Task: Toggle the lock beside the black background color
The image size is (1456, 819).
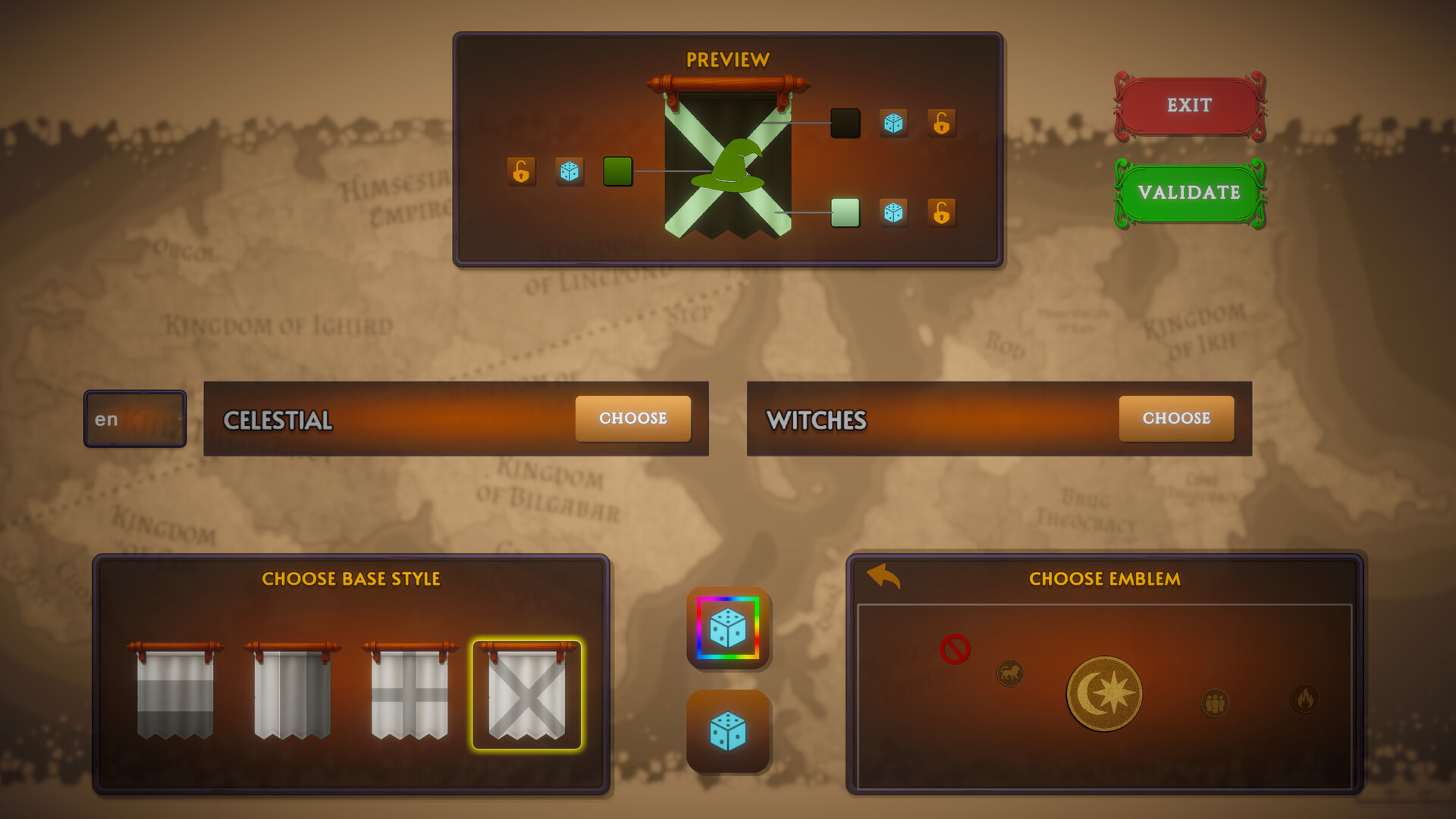Action: point(942,124)
